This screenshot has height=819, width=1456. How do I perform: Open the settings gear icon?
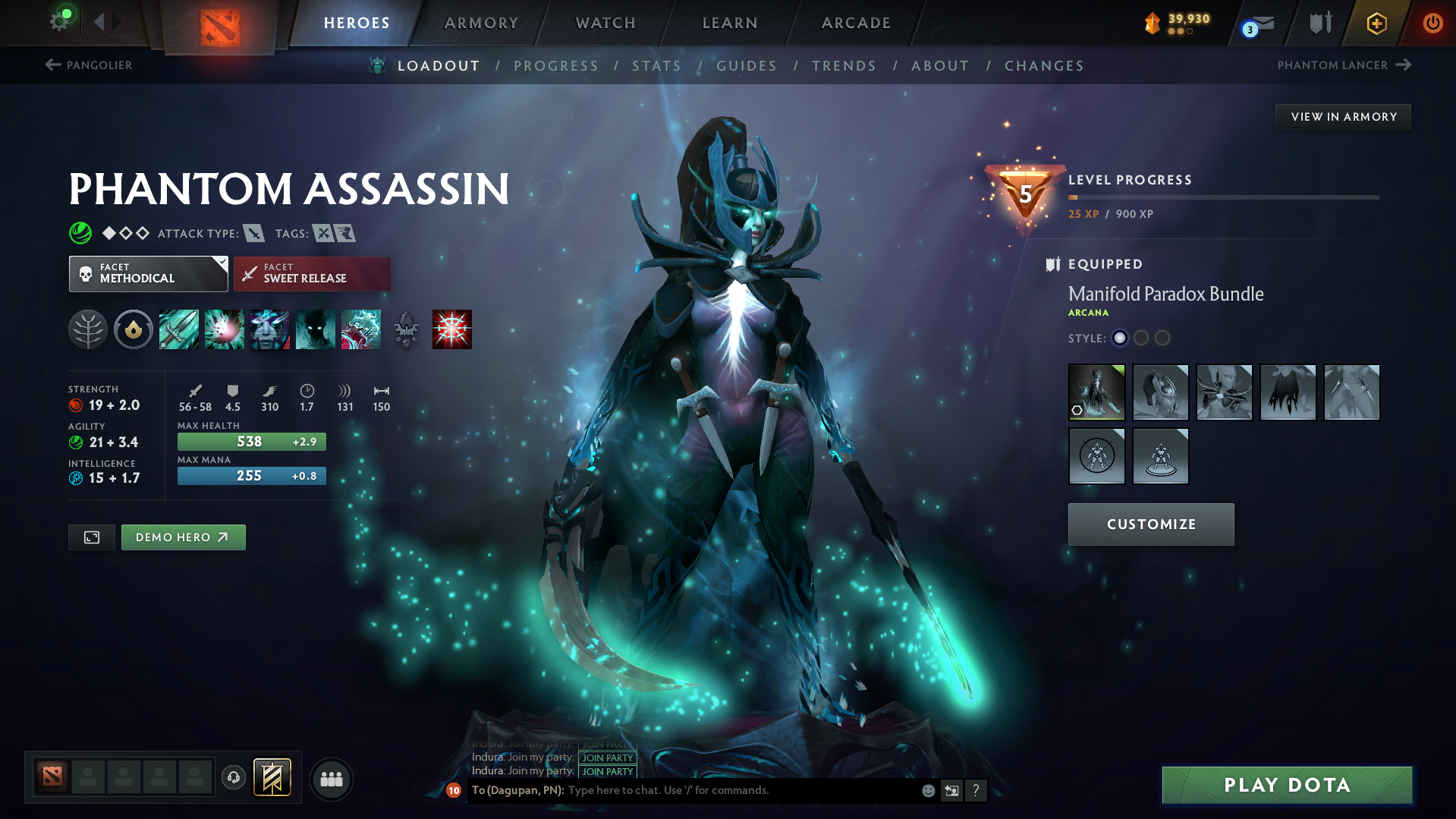coord(59,21)
